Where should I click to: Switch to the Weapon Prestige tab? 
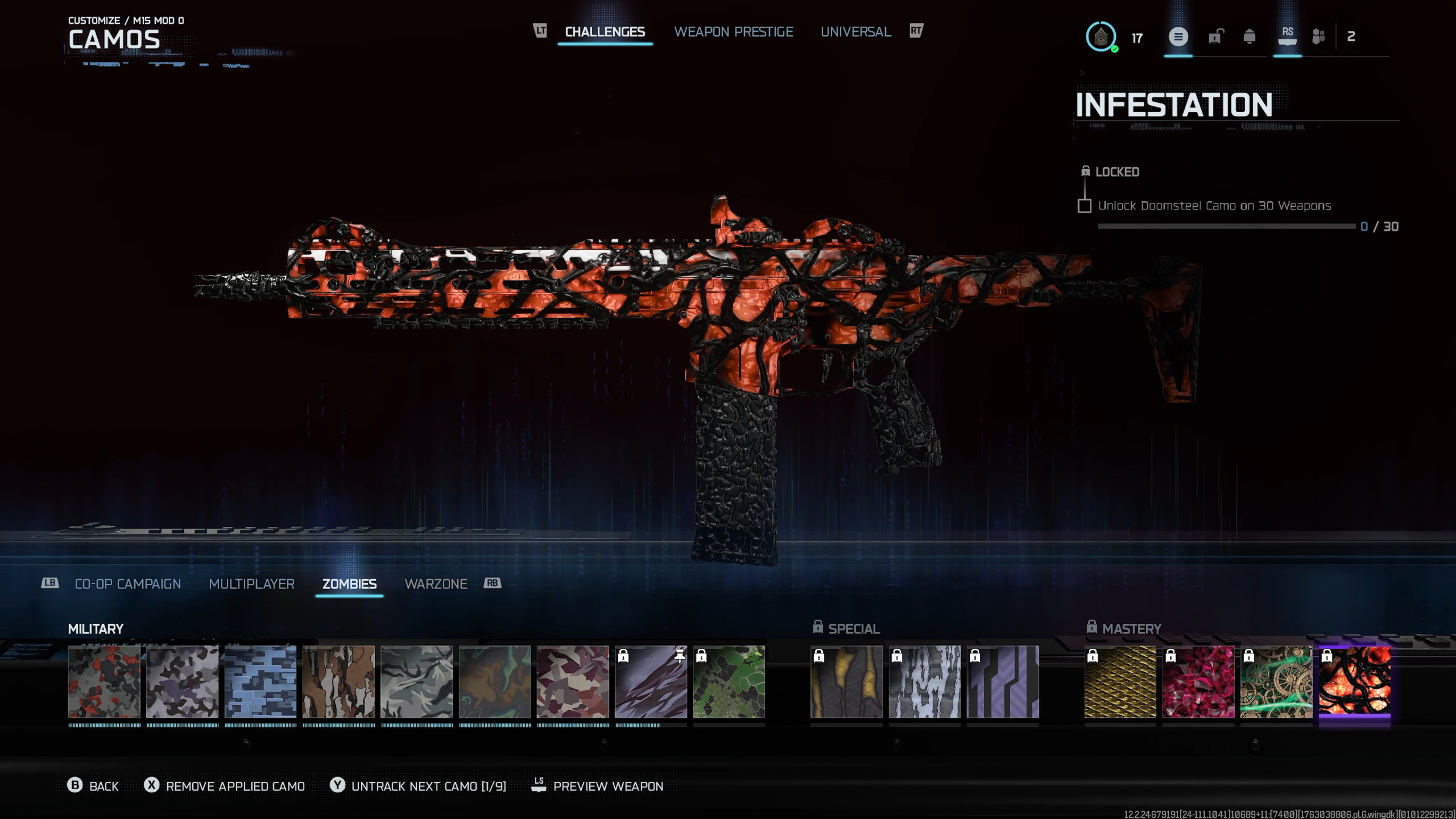(x=734, y=32)
